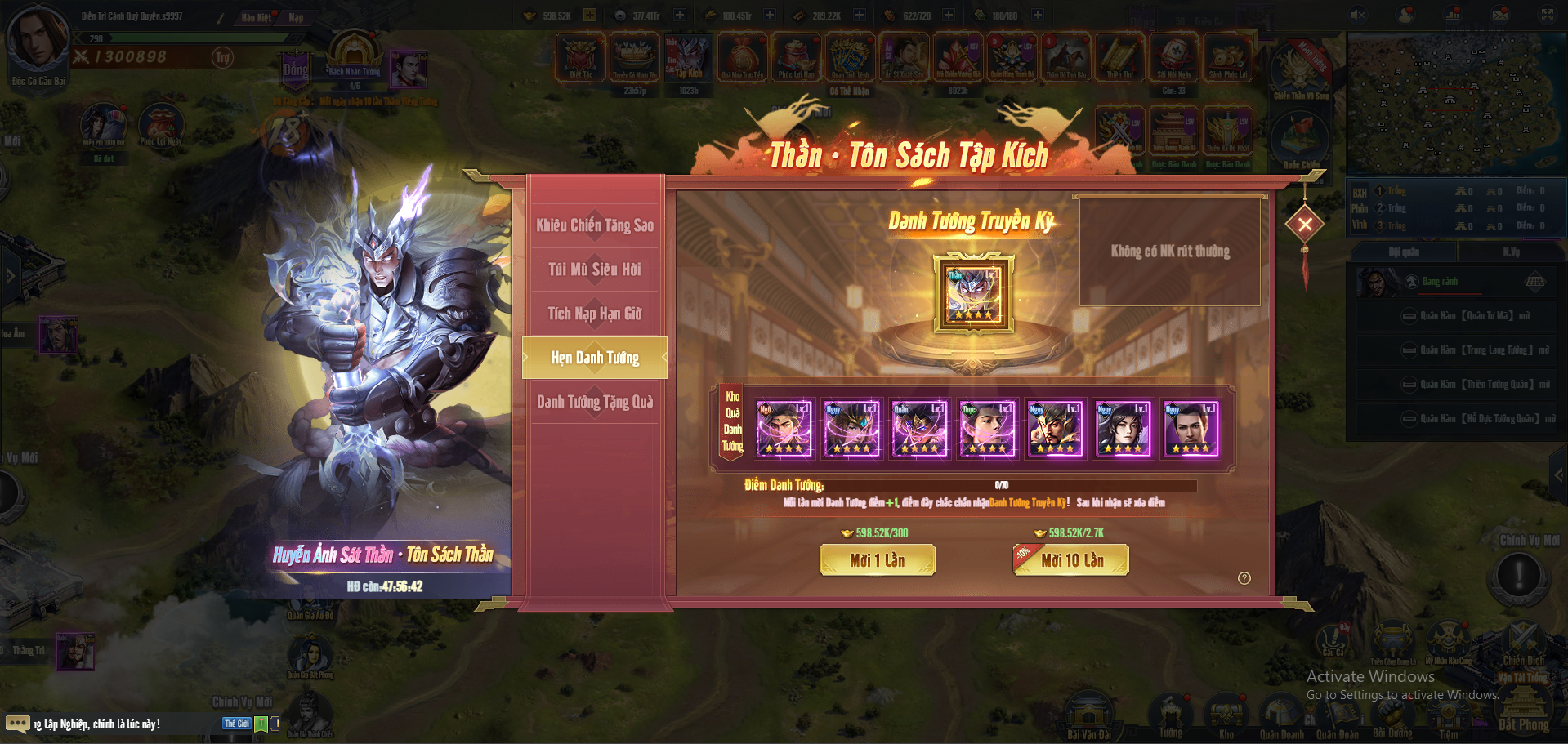Open the mail envelope icon
This screenshot has width=1568, height=744.
click(x=1500, y=15)
